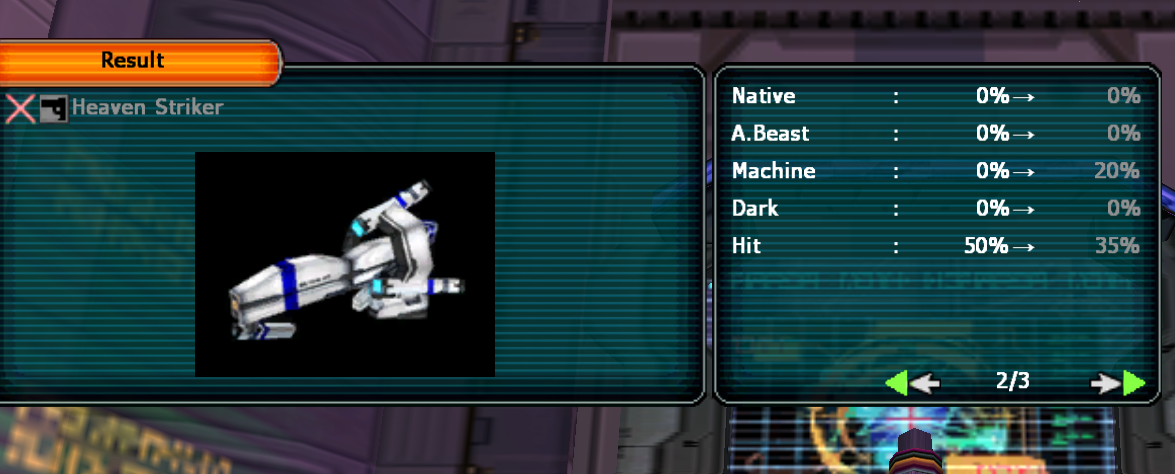Screen dimensions: 1175x474
Task: Select the Result header tab
Action: tap(133, 60)
